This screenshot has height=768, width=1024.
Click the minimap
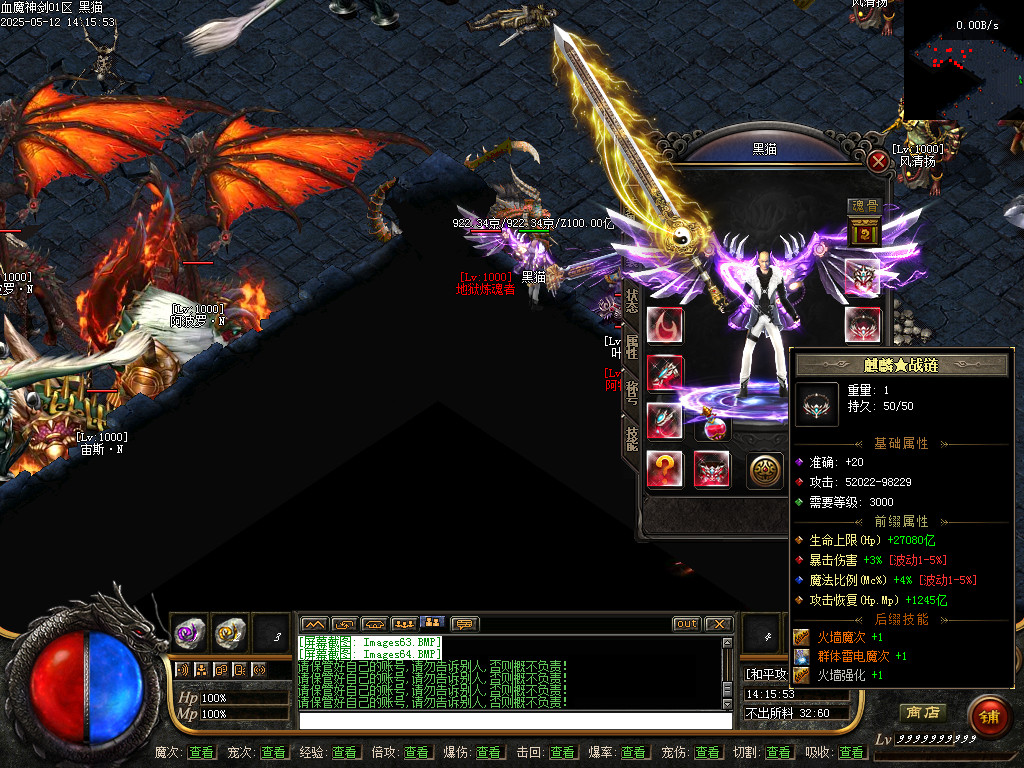click(x=963, y=60)
